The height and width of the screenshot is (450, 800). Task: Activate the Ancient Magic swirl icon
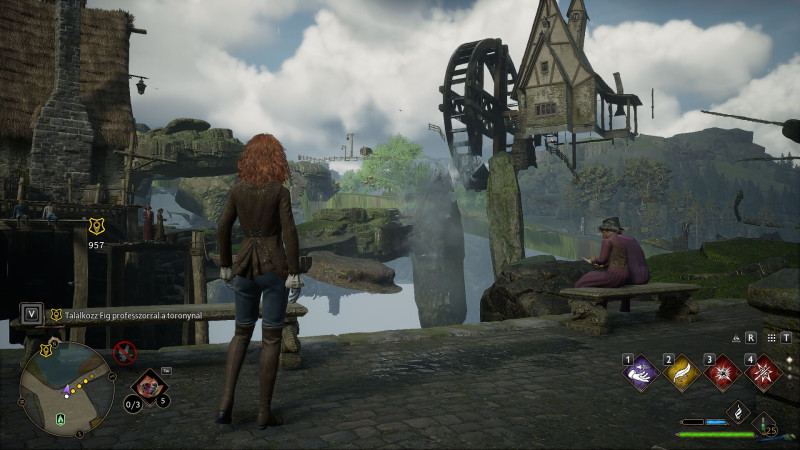738,412
